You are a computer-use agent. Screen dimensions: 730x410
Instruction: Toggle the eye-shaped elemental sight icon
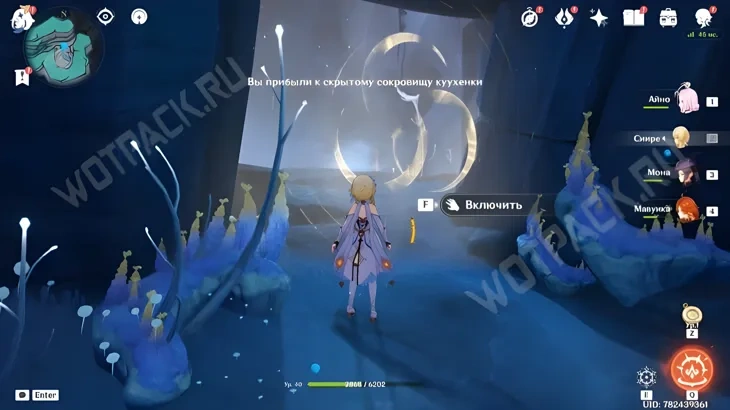[105, 16]
